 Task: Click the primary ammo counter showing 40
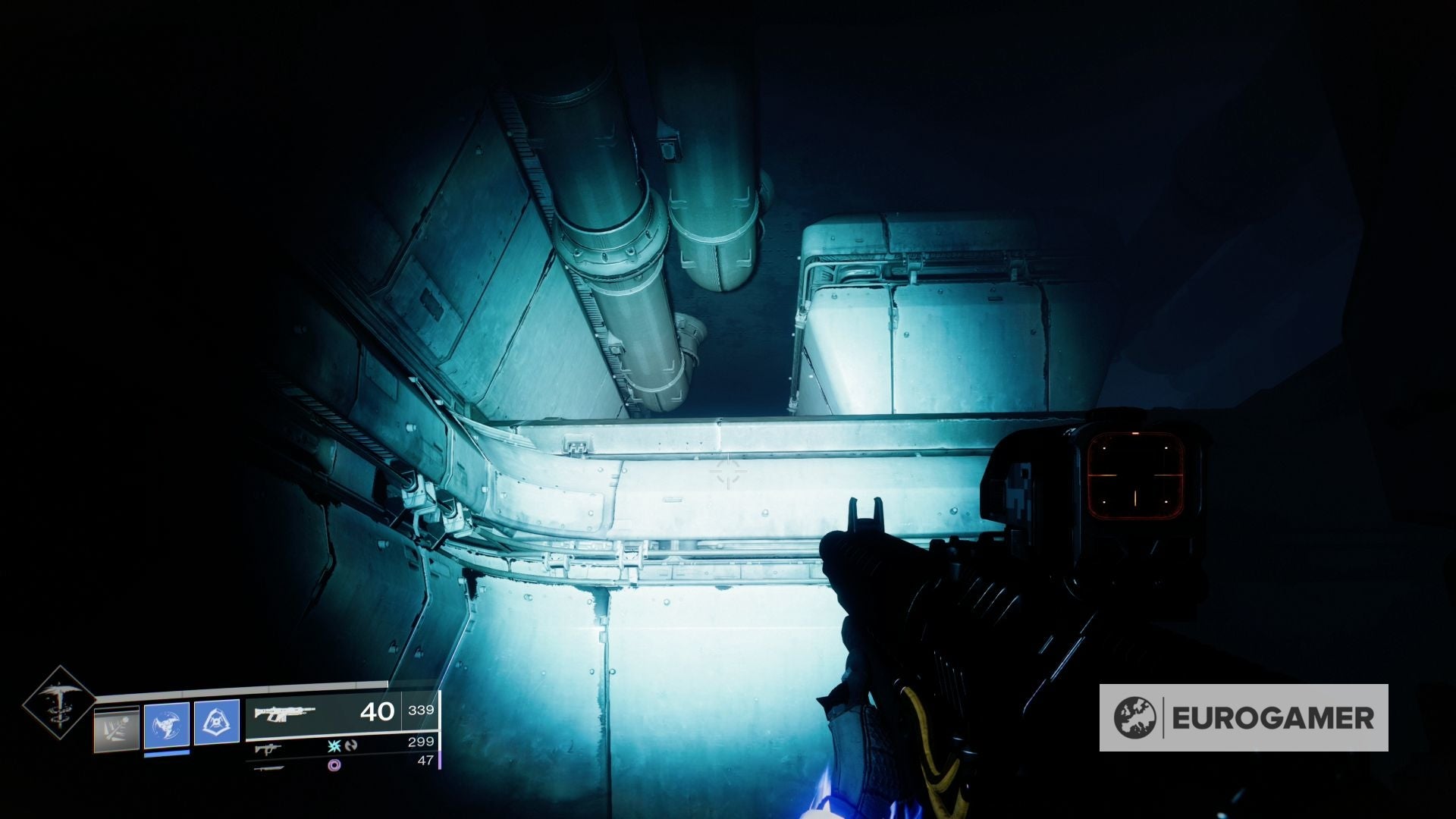click(378, 711)
